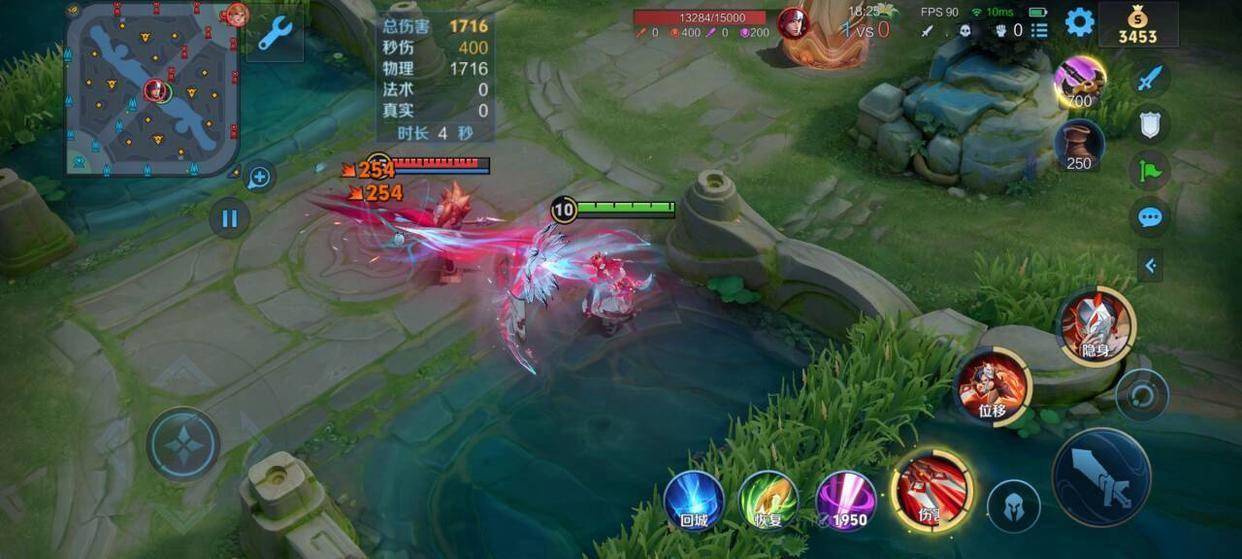Collapse the signal panel with the arrow
The width and height of the screenshot is (1242, 559).
point(1150,265)
